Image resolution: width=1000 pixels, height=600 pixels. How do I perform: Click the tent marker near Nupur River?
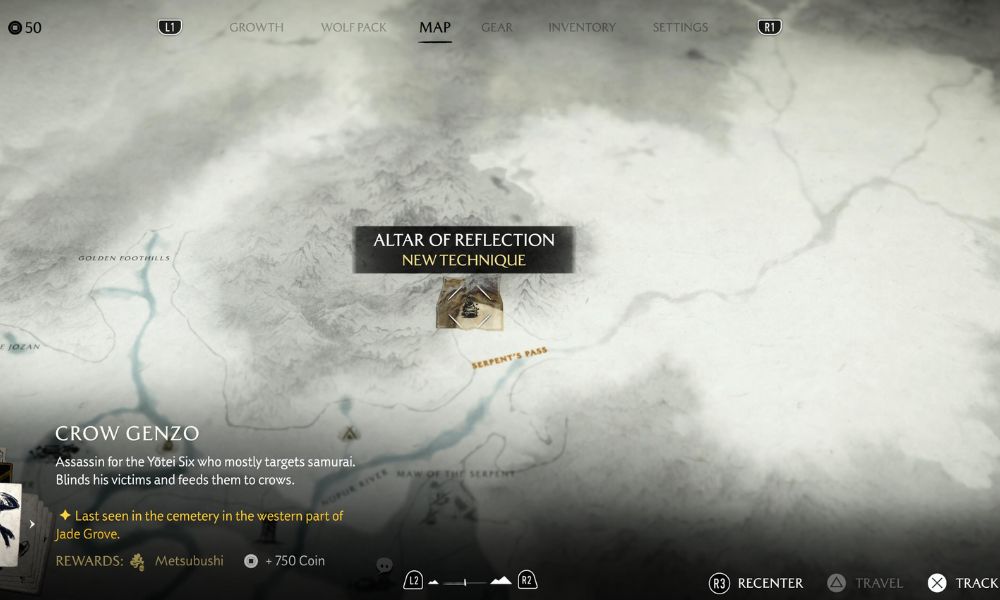350,434
